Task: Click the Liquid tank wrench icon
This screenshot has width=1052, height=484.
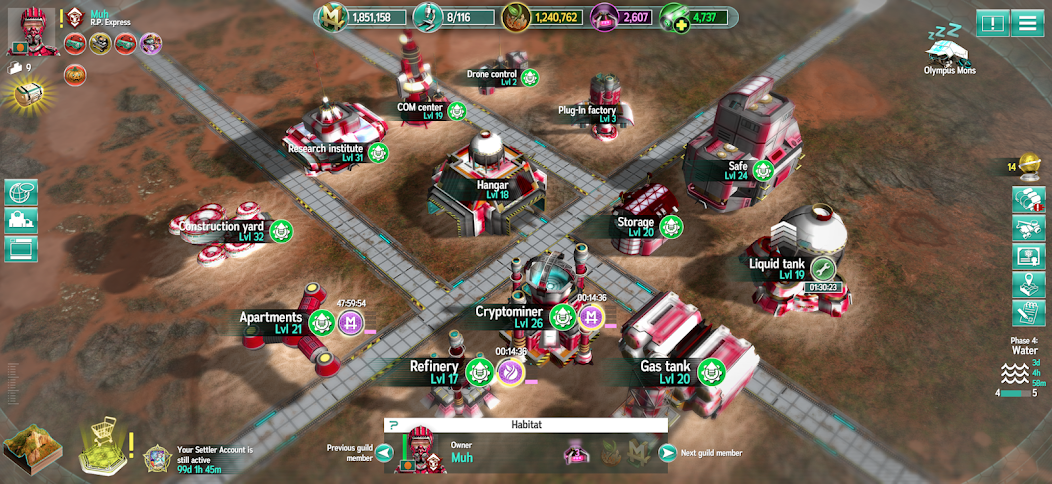Action: [x=822, y=268]
